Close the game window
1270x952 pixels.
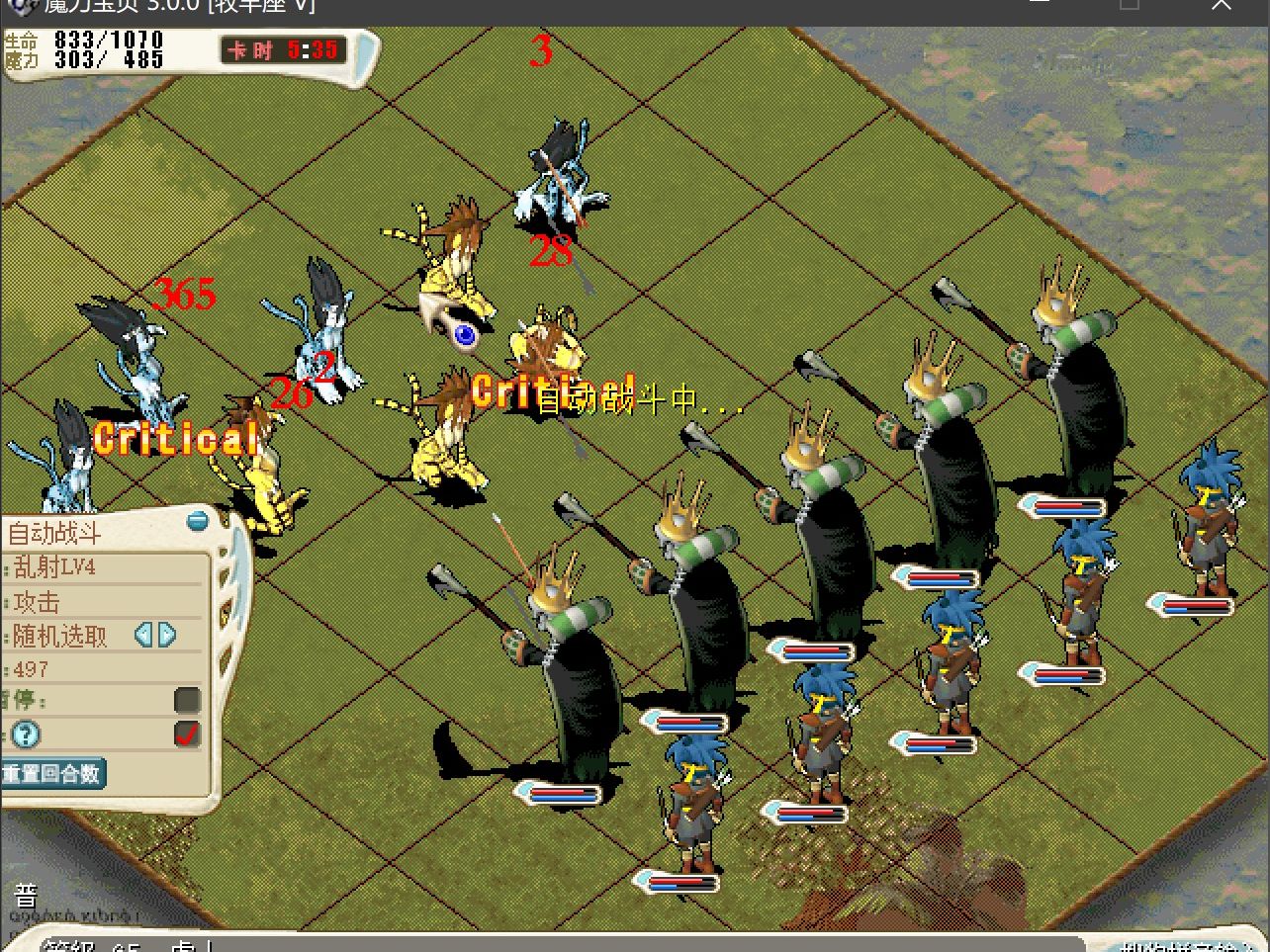[1222, 5]
